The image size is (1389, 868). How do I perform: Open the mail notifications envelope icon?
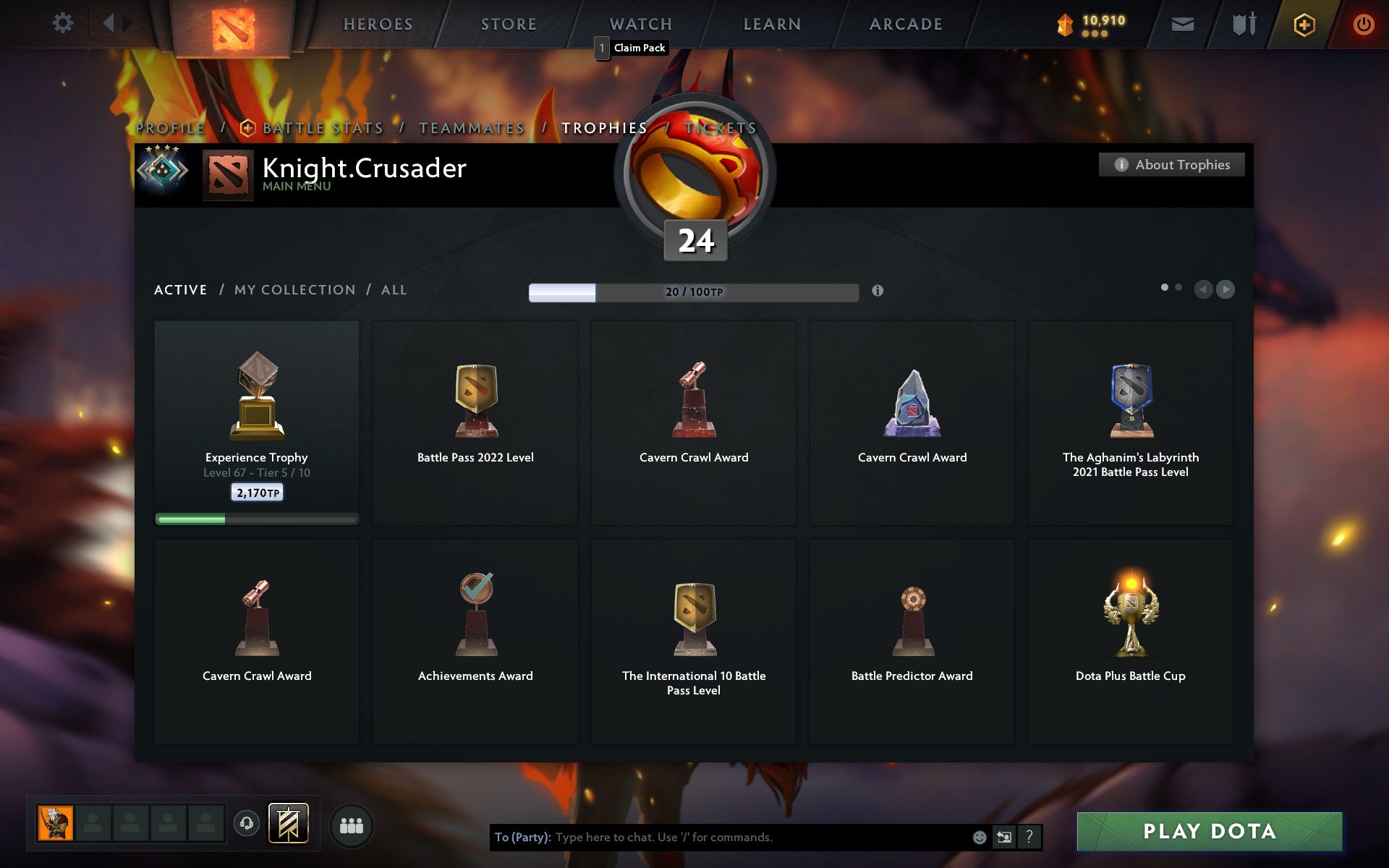tap(1182, 24)
